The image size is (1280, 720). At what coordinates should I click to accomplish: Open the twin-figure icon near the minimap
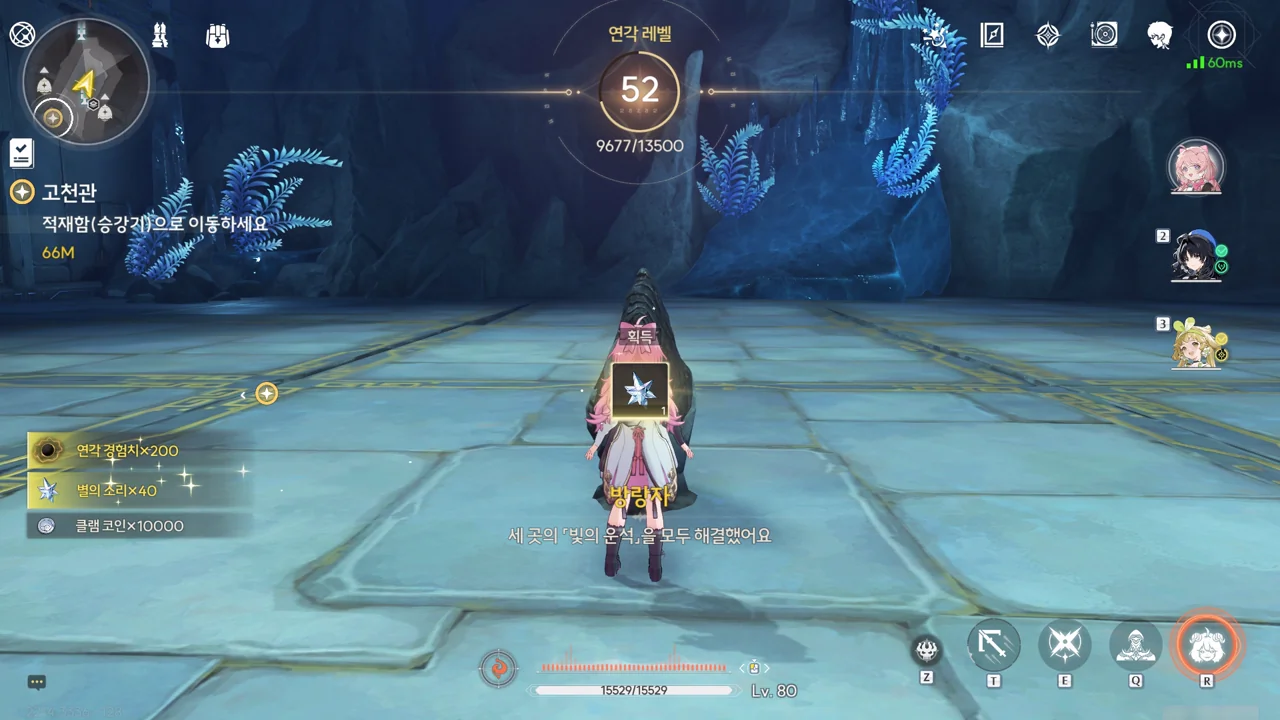coord(159,36)
